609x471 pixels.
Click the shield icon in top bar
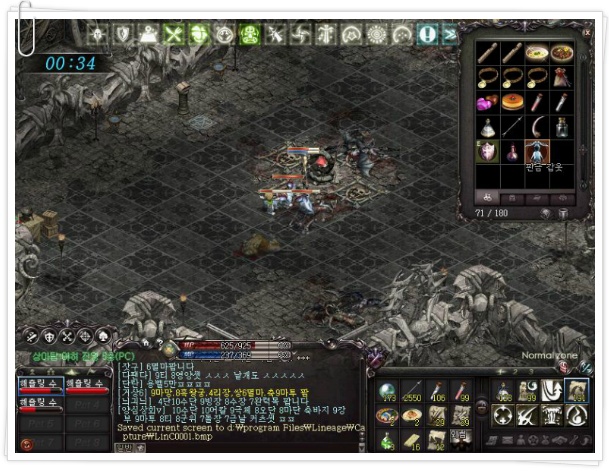pos(124,34)
